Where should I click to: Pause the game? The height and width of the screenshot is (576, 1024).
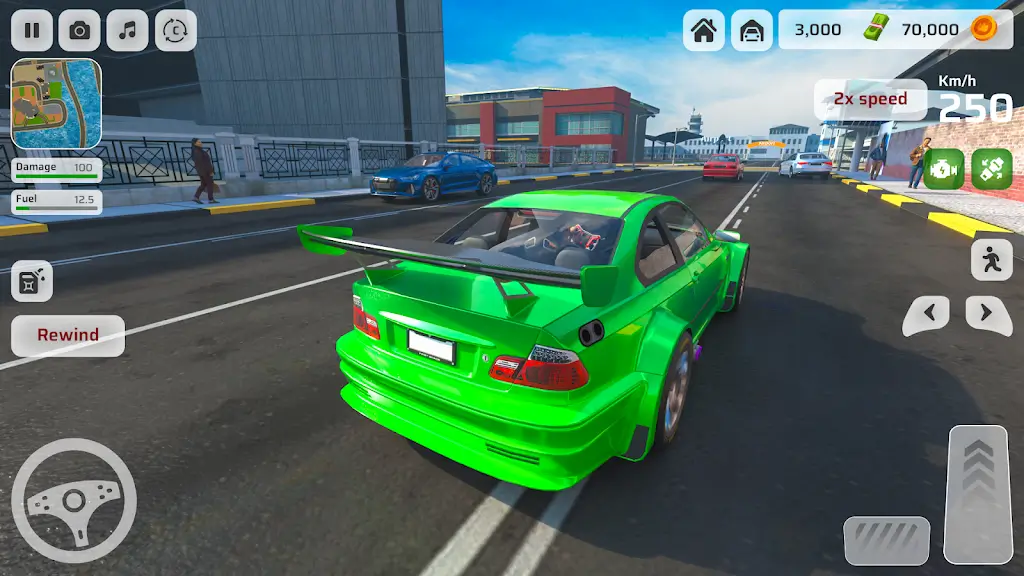coord(32,30)
